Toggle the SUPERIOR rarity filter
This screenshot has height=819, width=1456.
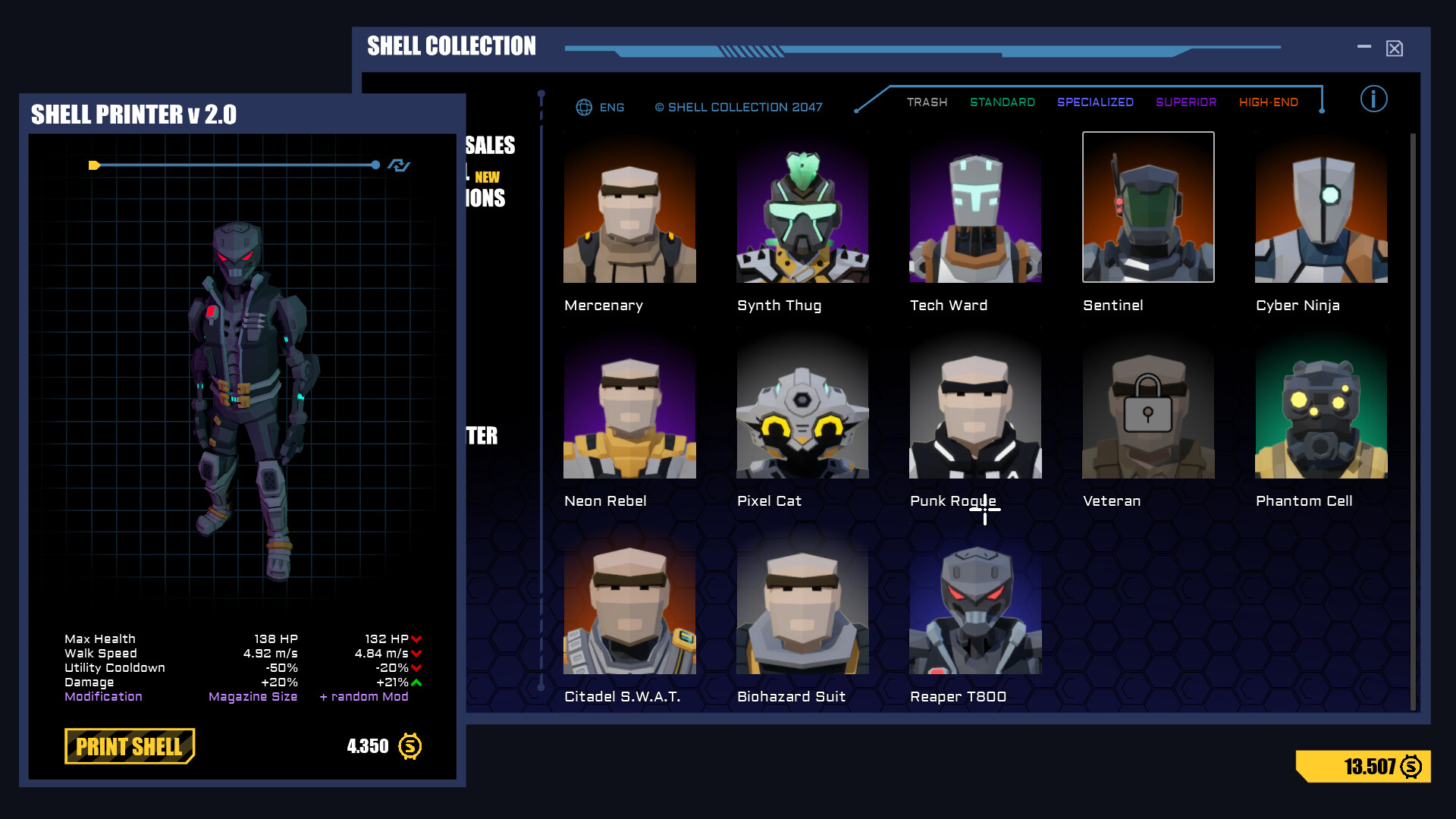pos(1185,102)
